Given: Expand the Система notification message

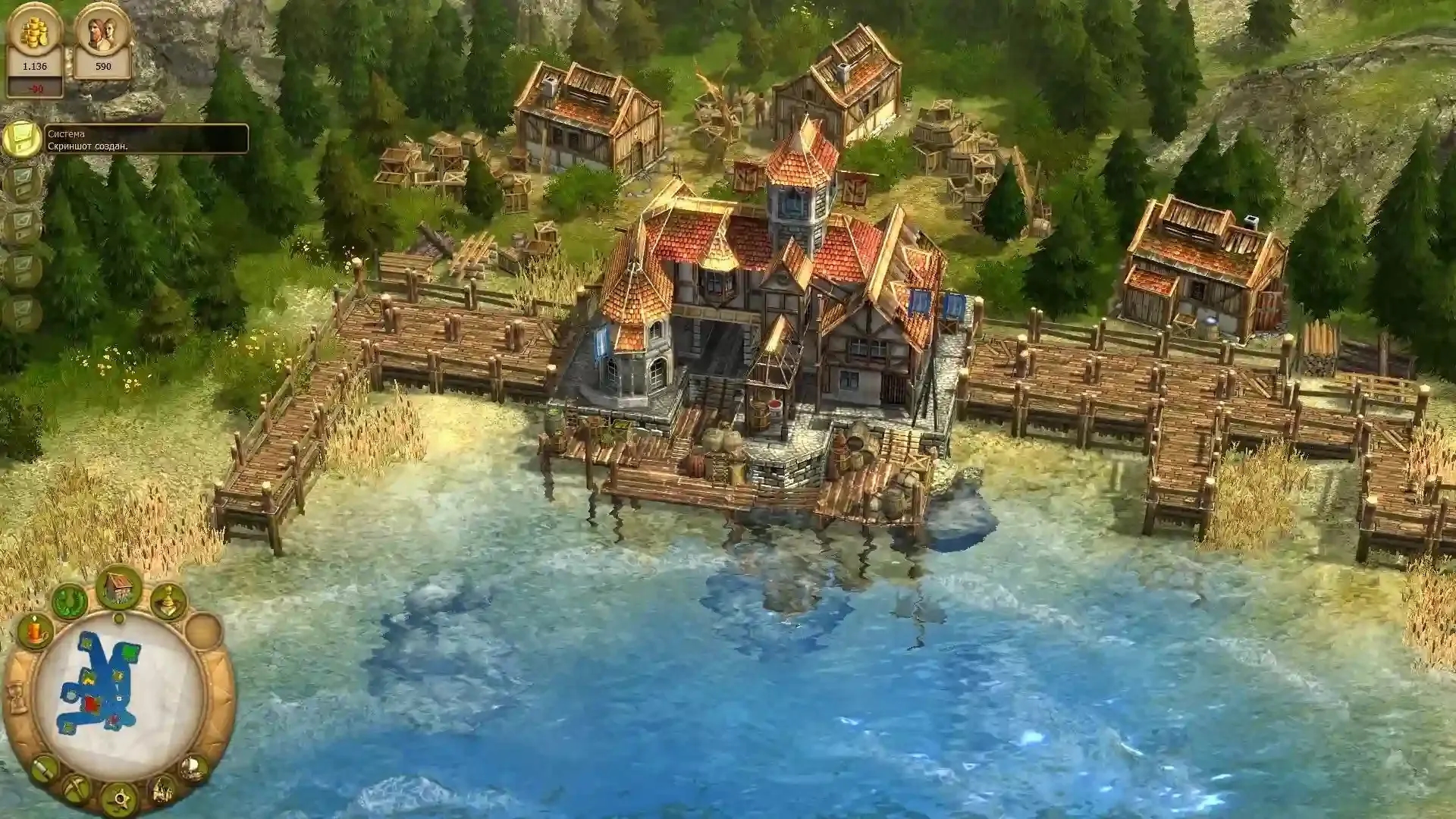Looking at the screenshot, I should [67, 133].
